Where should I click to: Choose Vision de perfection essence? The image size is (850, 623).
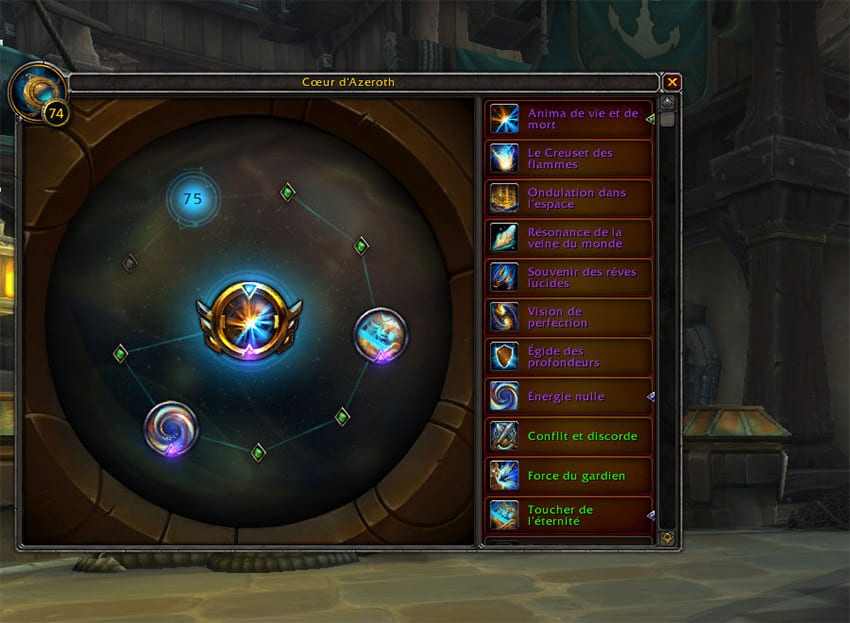pos(569,317)
